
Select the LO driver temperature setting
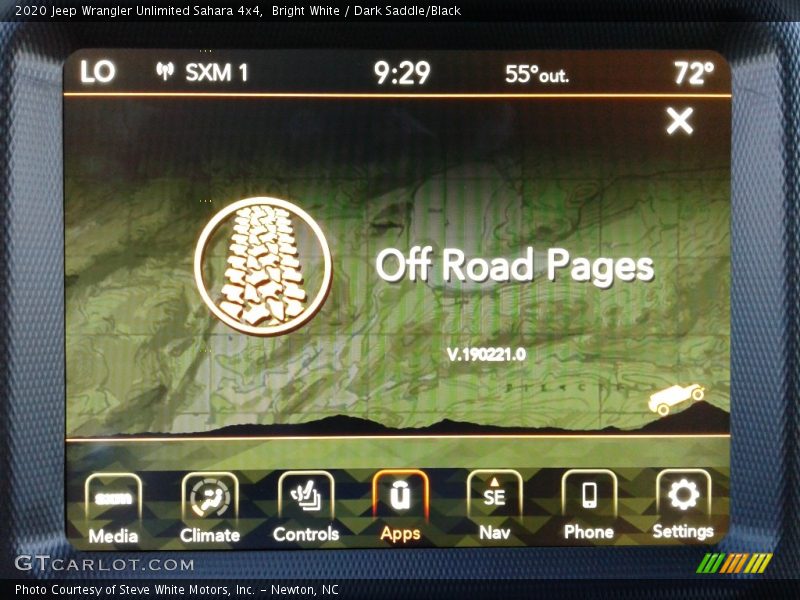(x=98, y=72)
